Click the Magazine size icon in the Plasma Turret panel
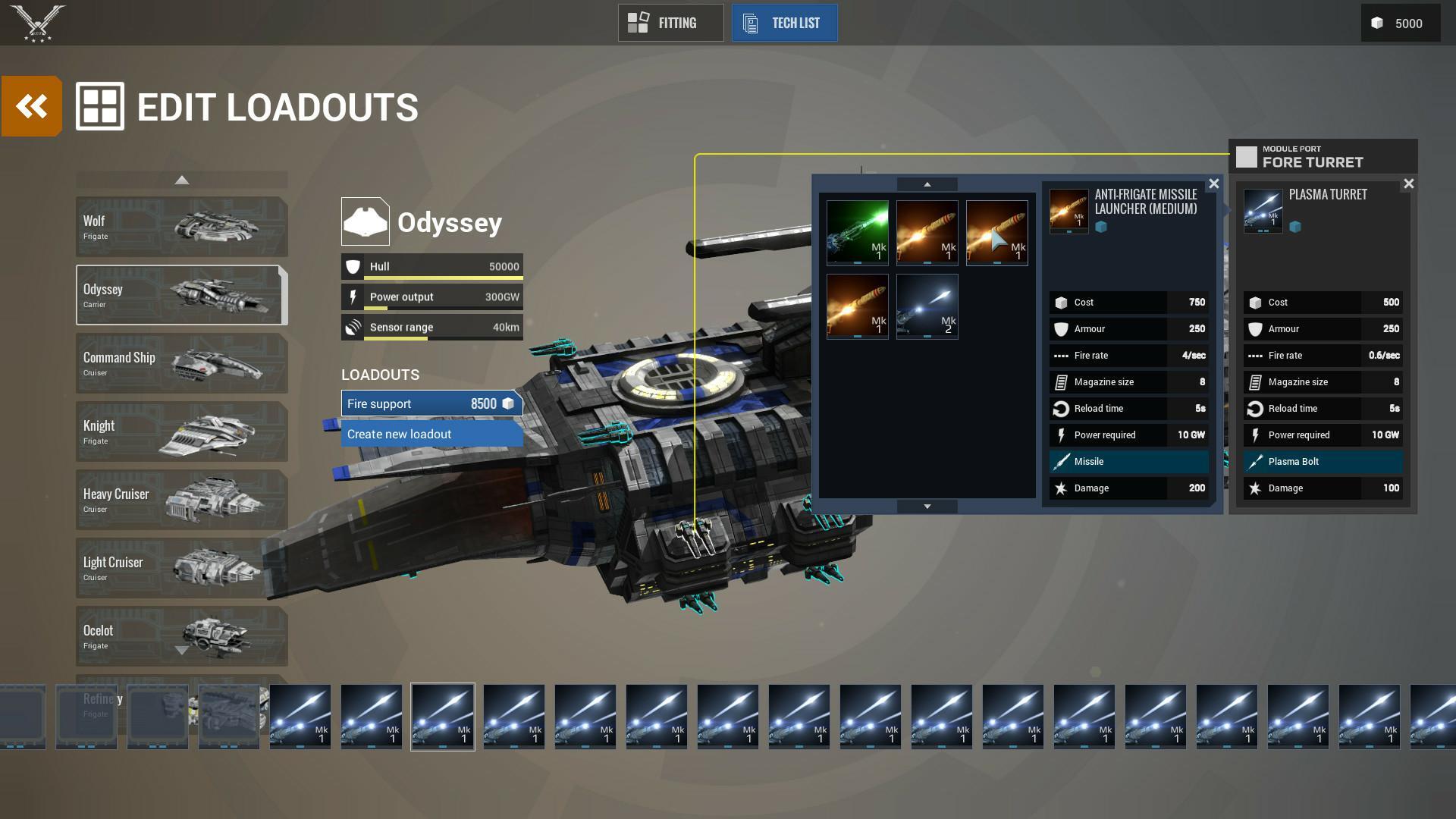Screen dimensions: 1456x819 click(x=1257, y=381)
